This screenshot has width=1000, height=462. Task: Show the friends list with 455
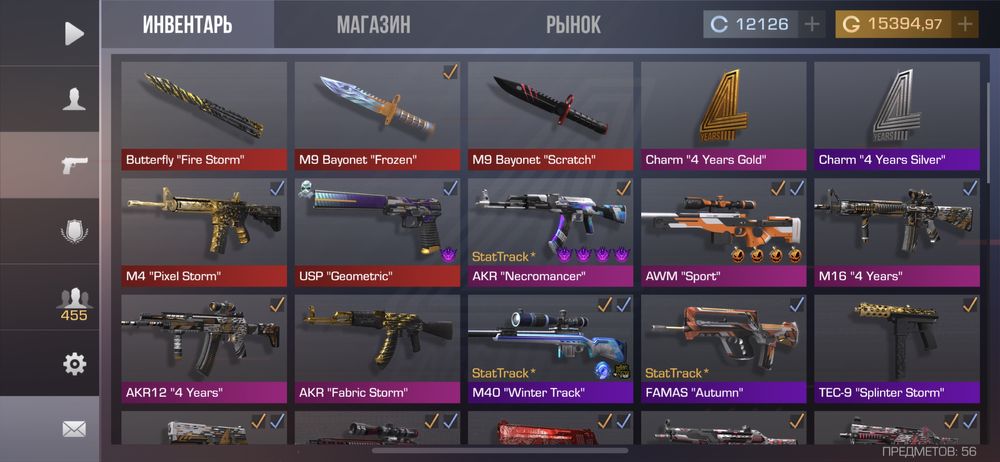(x=74, y=303)
